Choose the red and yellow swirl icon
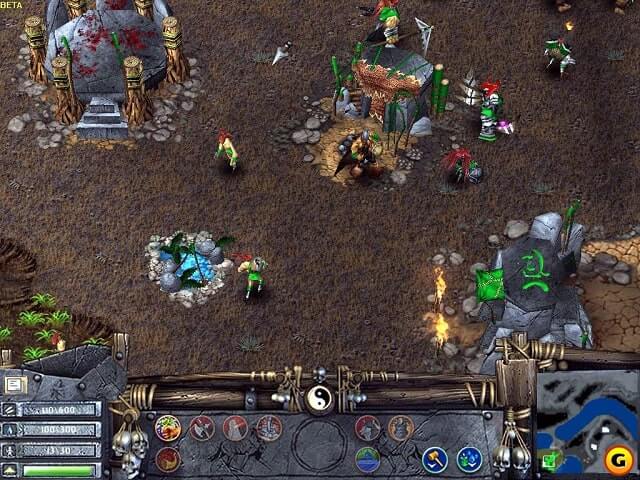640x480 pixels. coord(168,459)
